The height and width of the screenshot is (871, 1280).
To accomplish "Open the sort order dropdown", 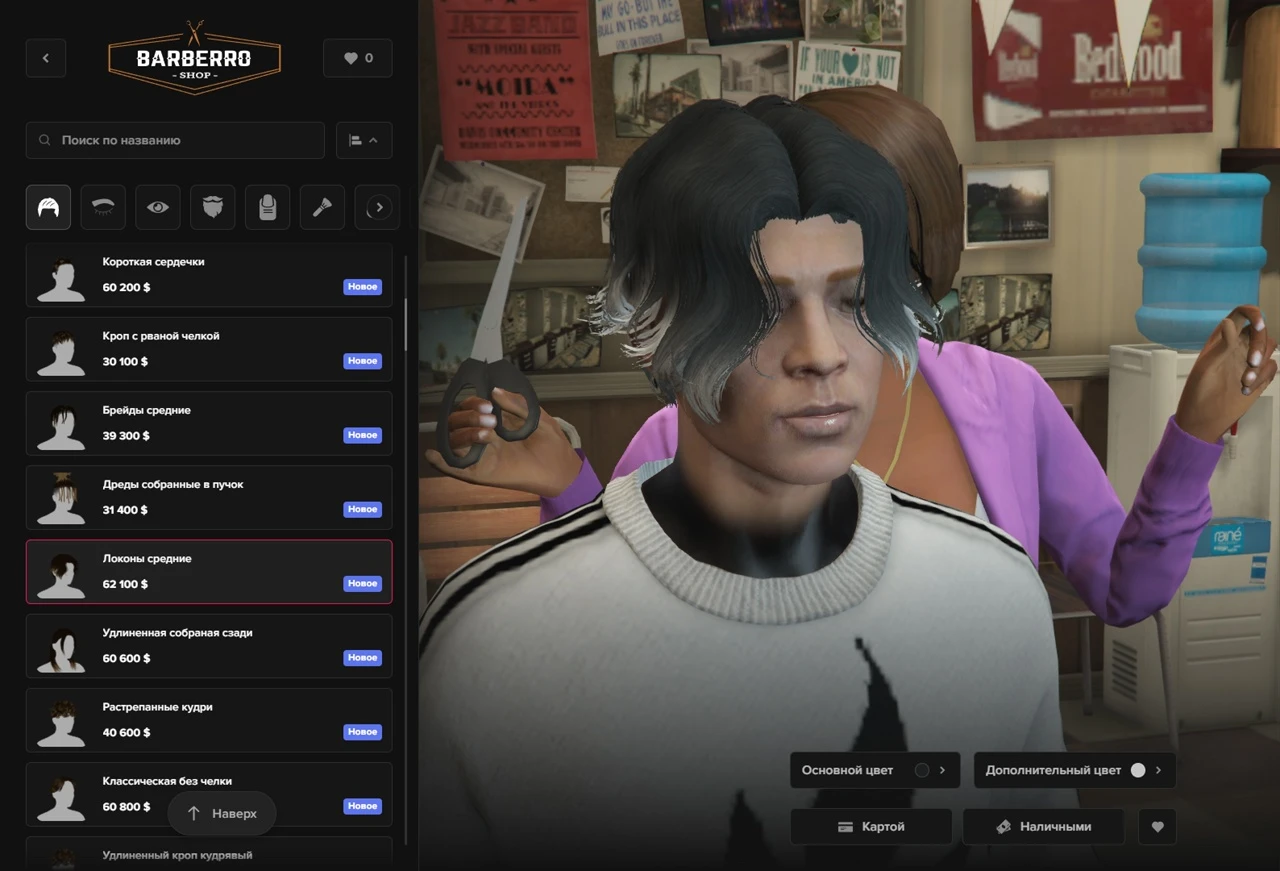I will 364,140.
